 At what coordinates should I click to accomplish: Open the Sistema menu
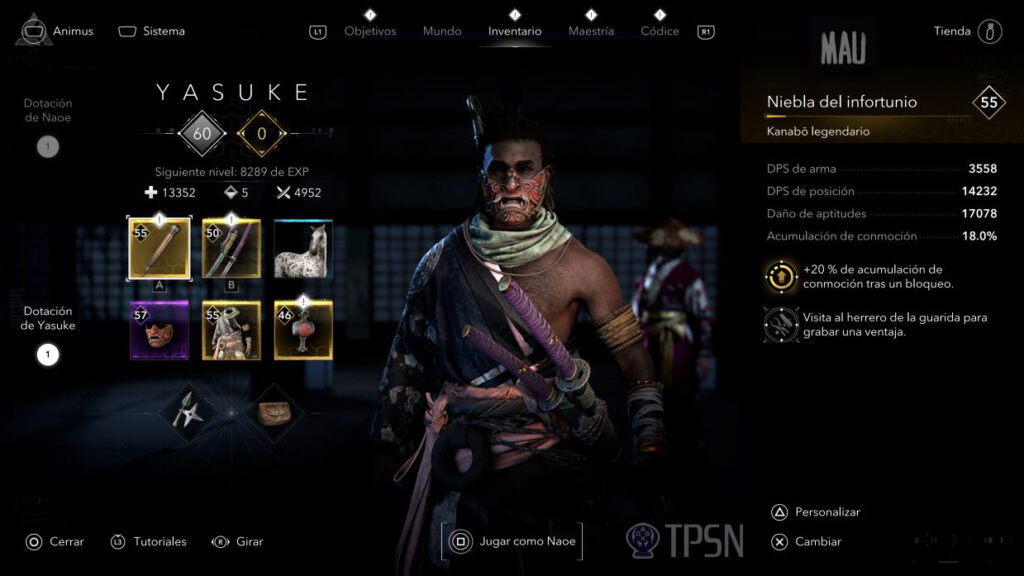(x=152, y=31)
